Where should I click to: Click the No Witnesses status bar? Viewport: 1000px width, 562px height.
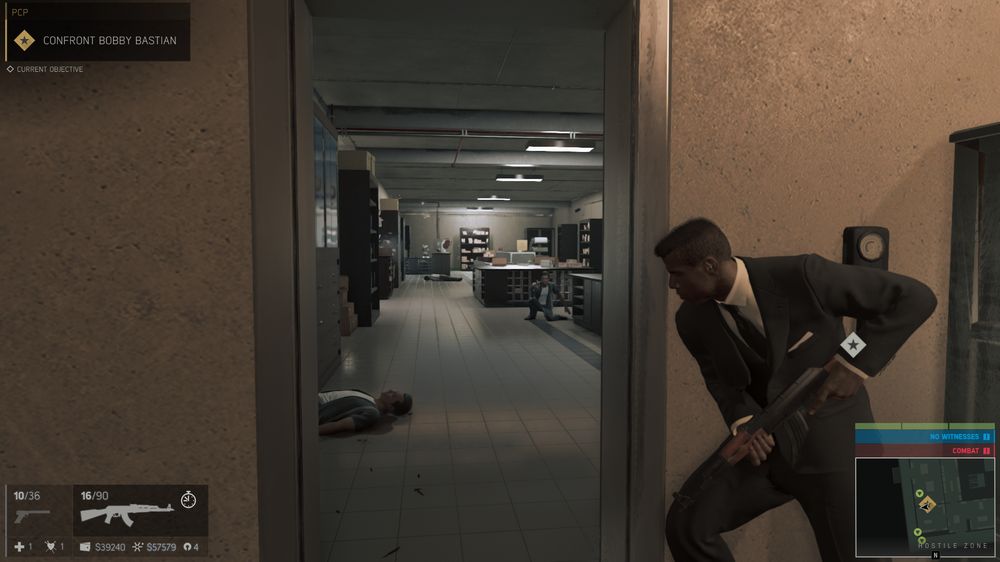coord(923,437)
